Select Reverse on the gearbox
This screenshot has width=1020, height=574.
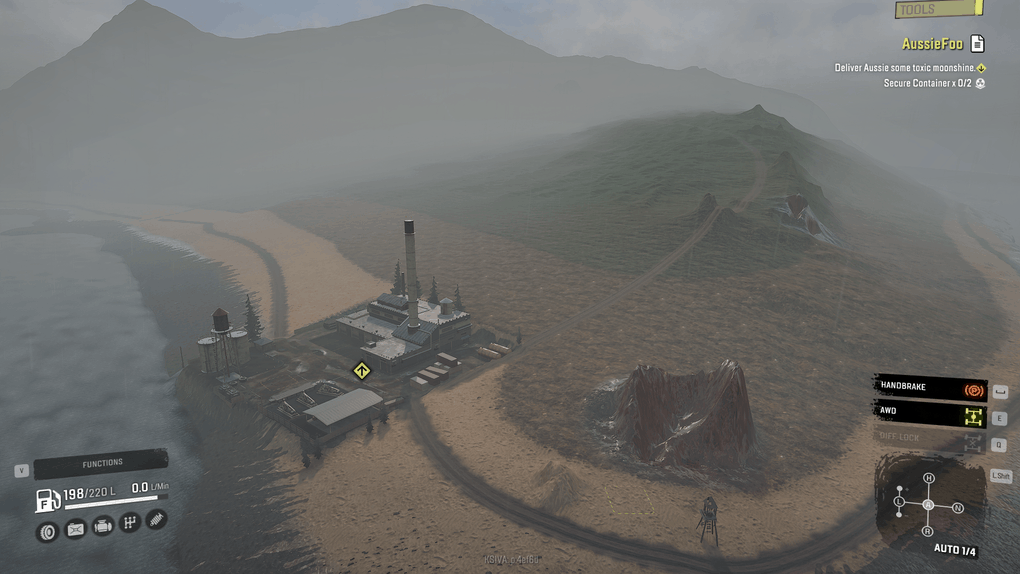coord(928,531)
